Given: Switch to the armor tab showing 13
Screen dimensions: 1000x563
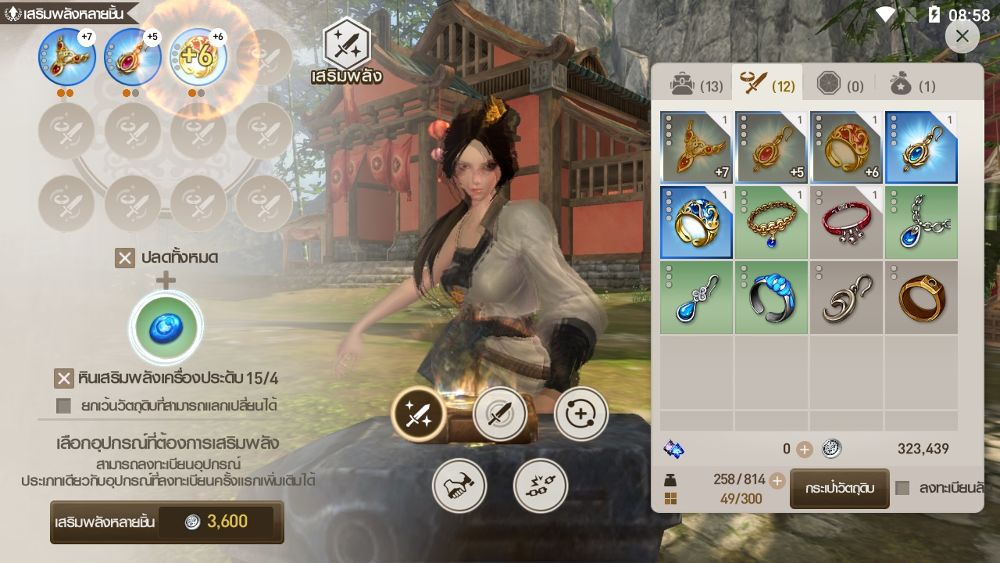Looking at the screenshot, I should coord(696,85).
